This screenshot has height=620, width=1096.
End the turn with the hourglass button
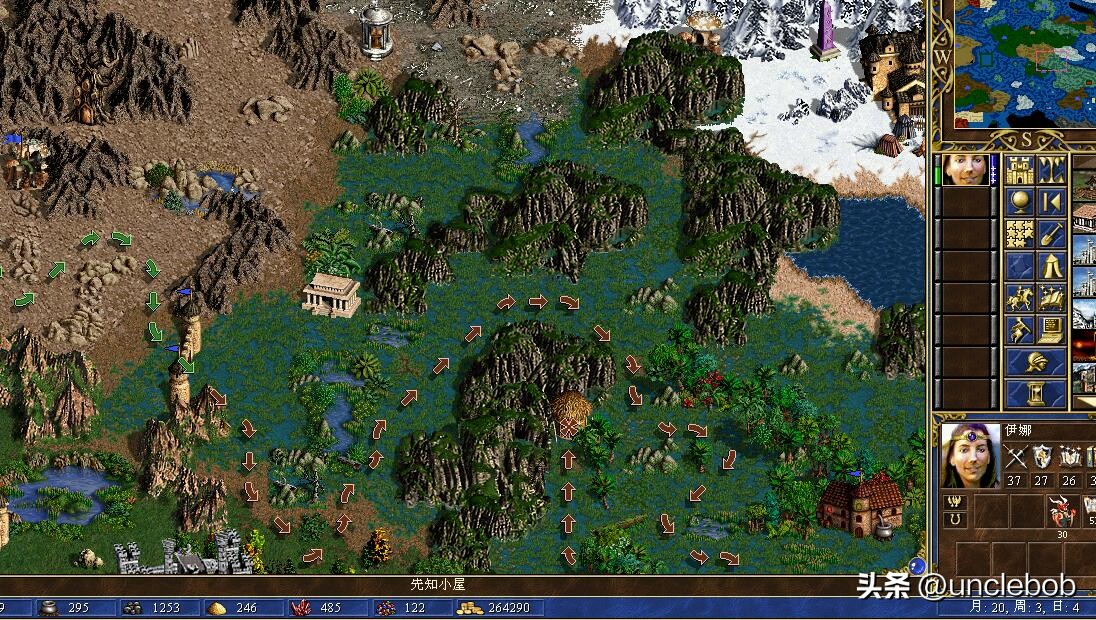[x=1035, y=393]
